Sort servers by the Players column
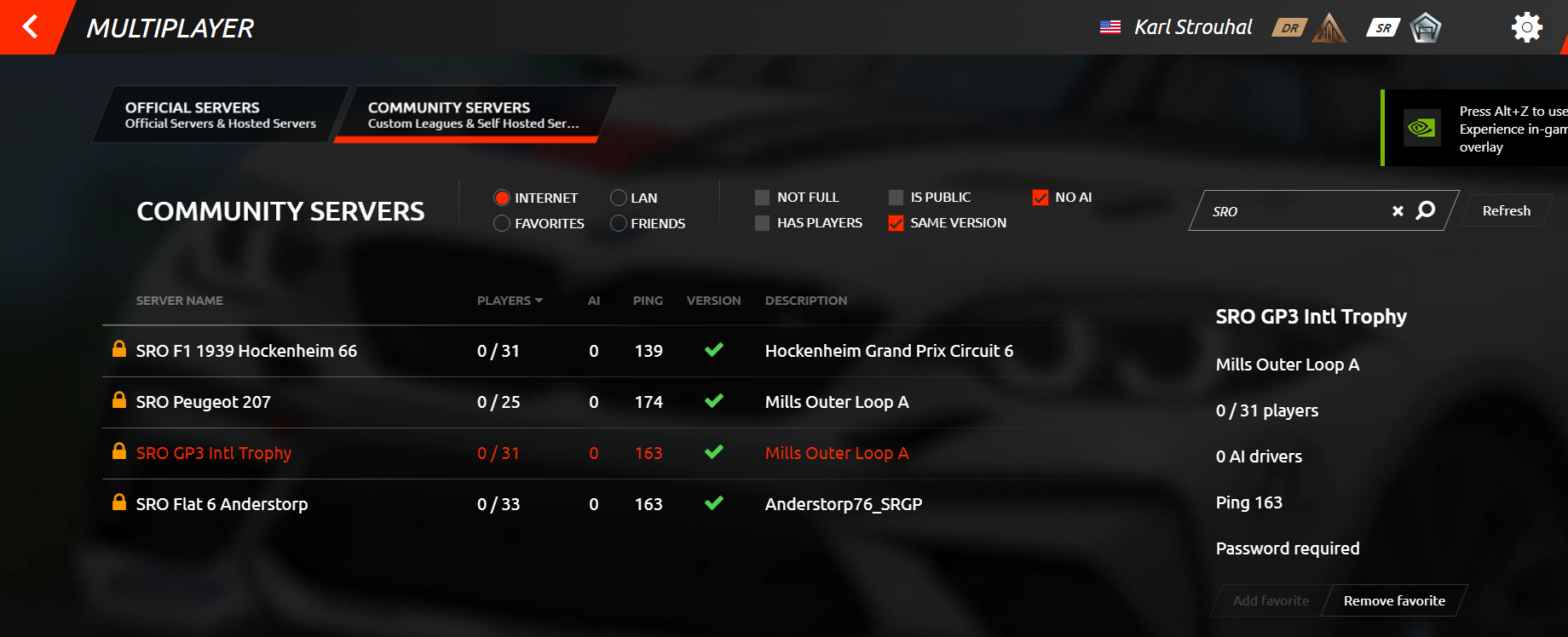The width and height of the screenshot is (1568, 637). pyautogui.click(x=509, y=301)
